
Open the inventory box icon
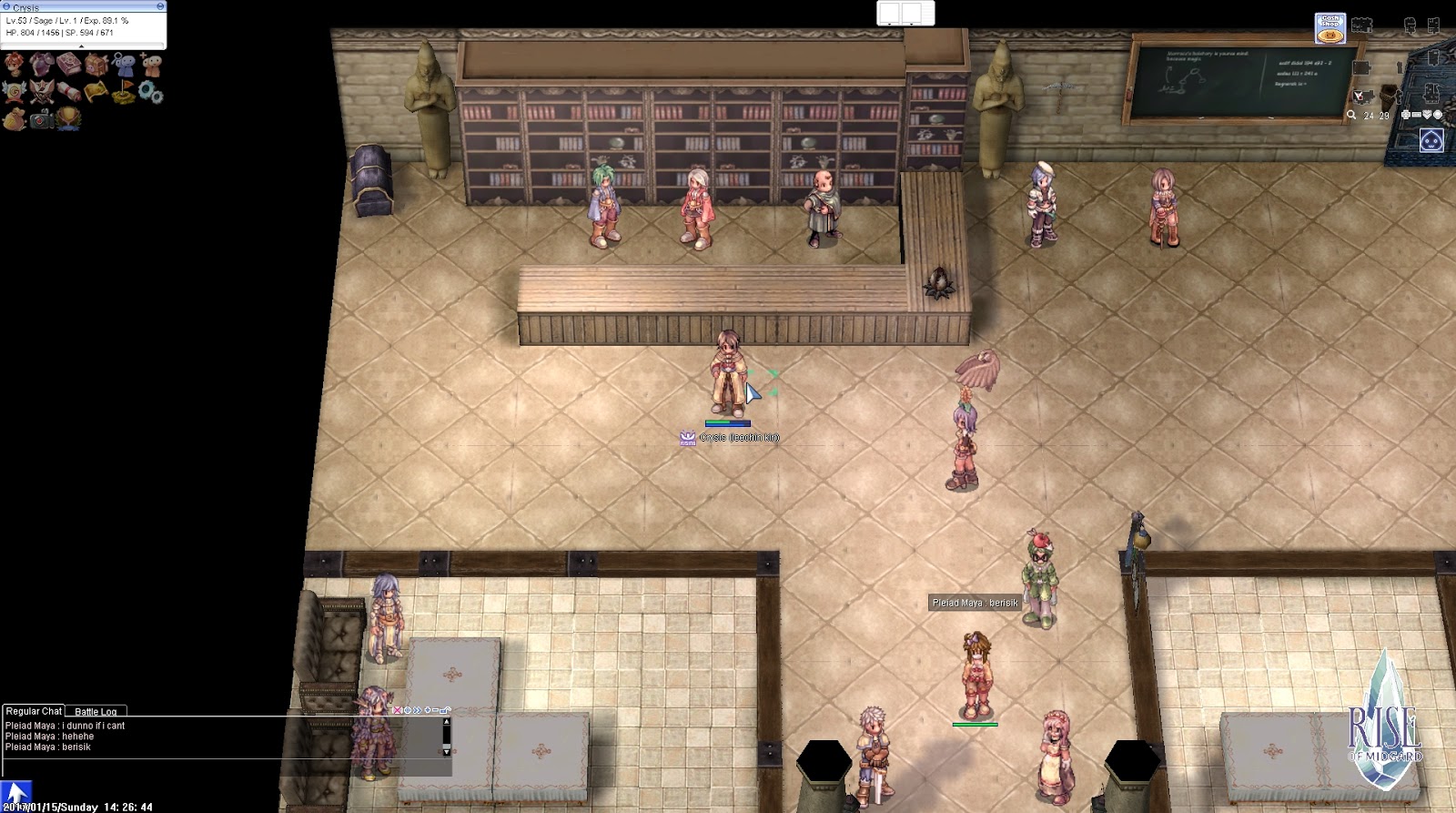96,63
